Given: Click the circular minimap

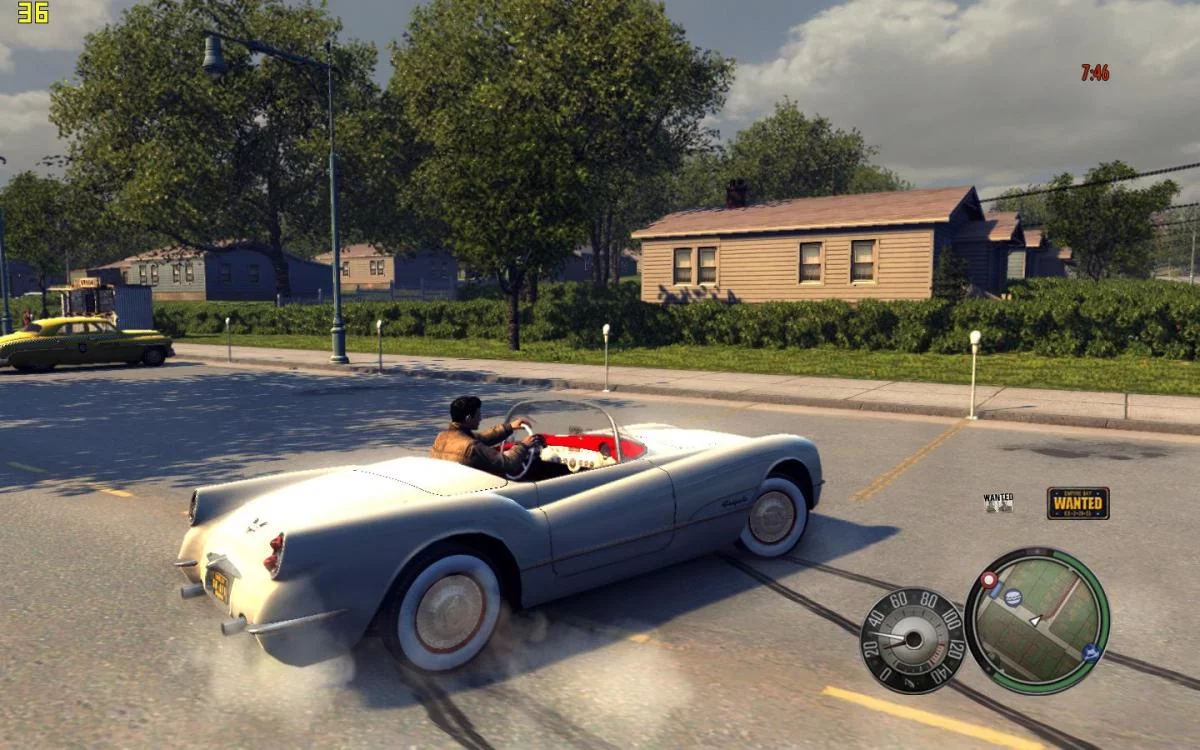Looking at the screenshot, I should [x=1036, y=621].
